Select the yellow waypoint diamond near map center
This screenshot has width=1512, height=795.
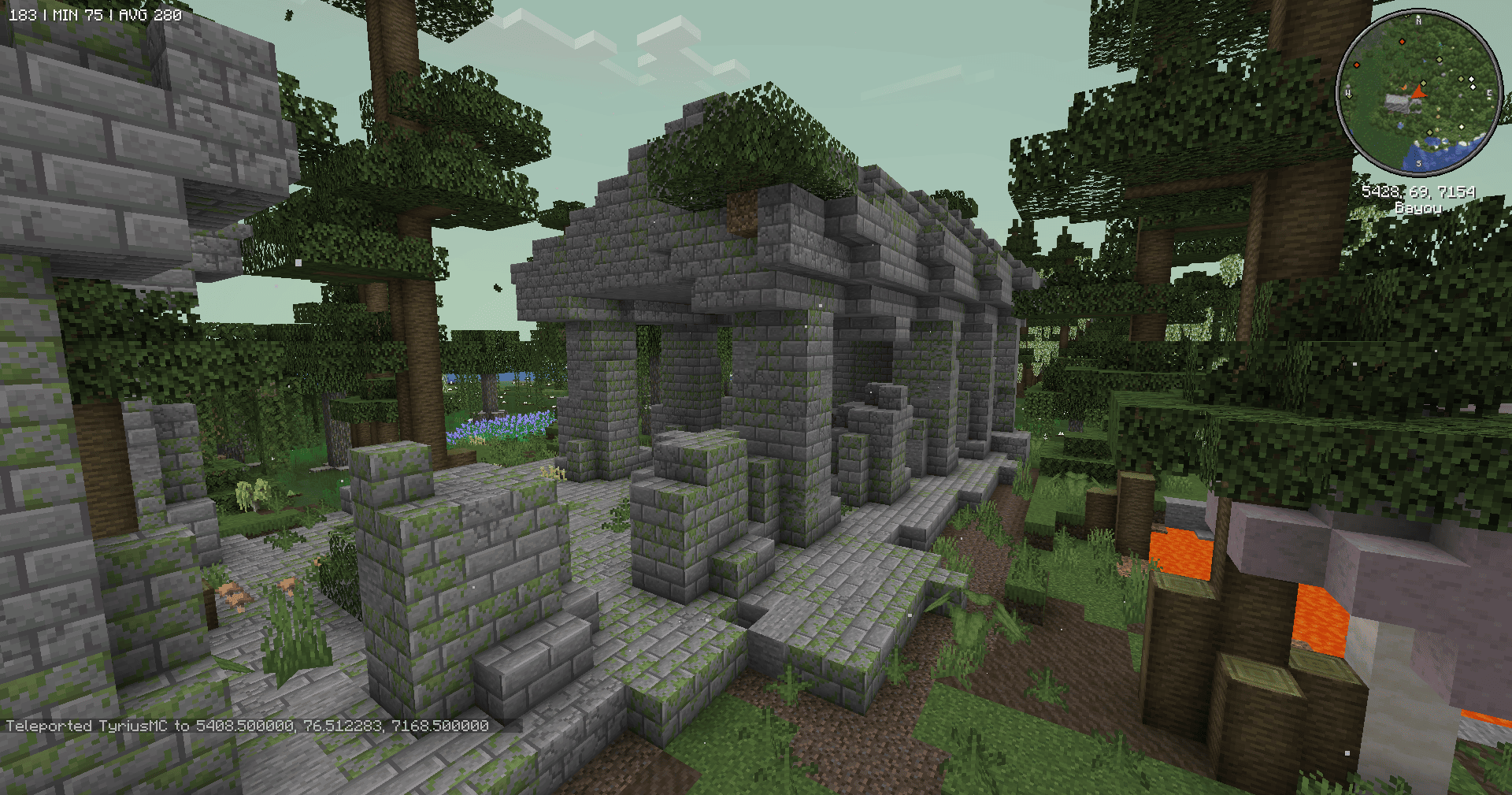(1423, 84)
